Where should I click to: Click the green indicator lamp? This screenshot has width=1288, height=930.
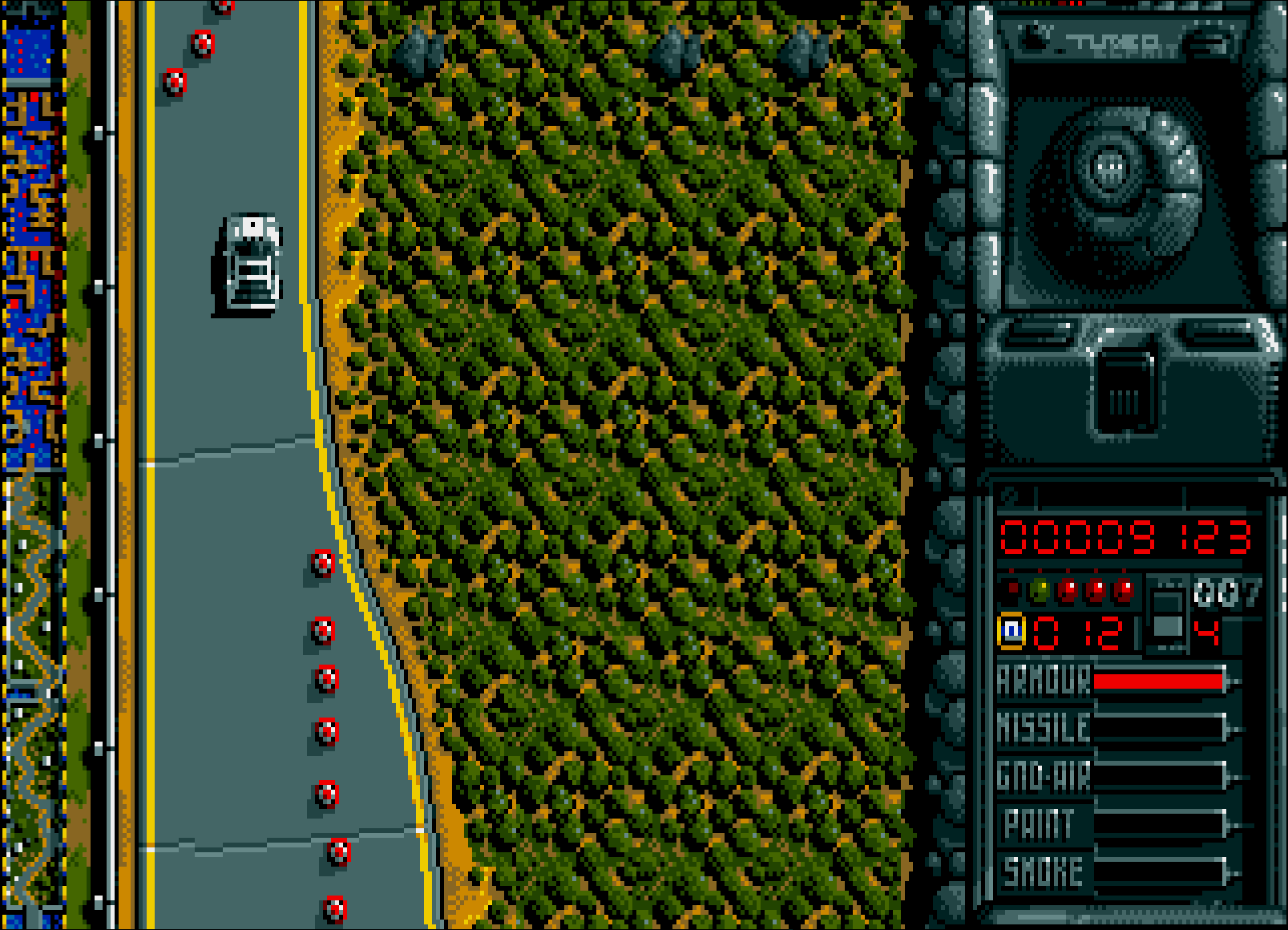point(1039,592)
